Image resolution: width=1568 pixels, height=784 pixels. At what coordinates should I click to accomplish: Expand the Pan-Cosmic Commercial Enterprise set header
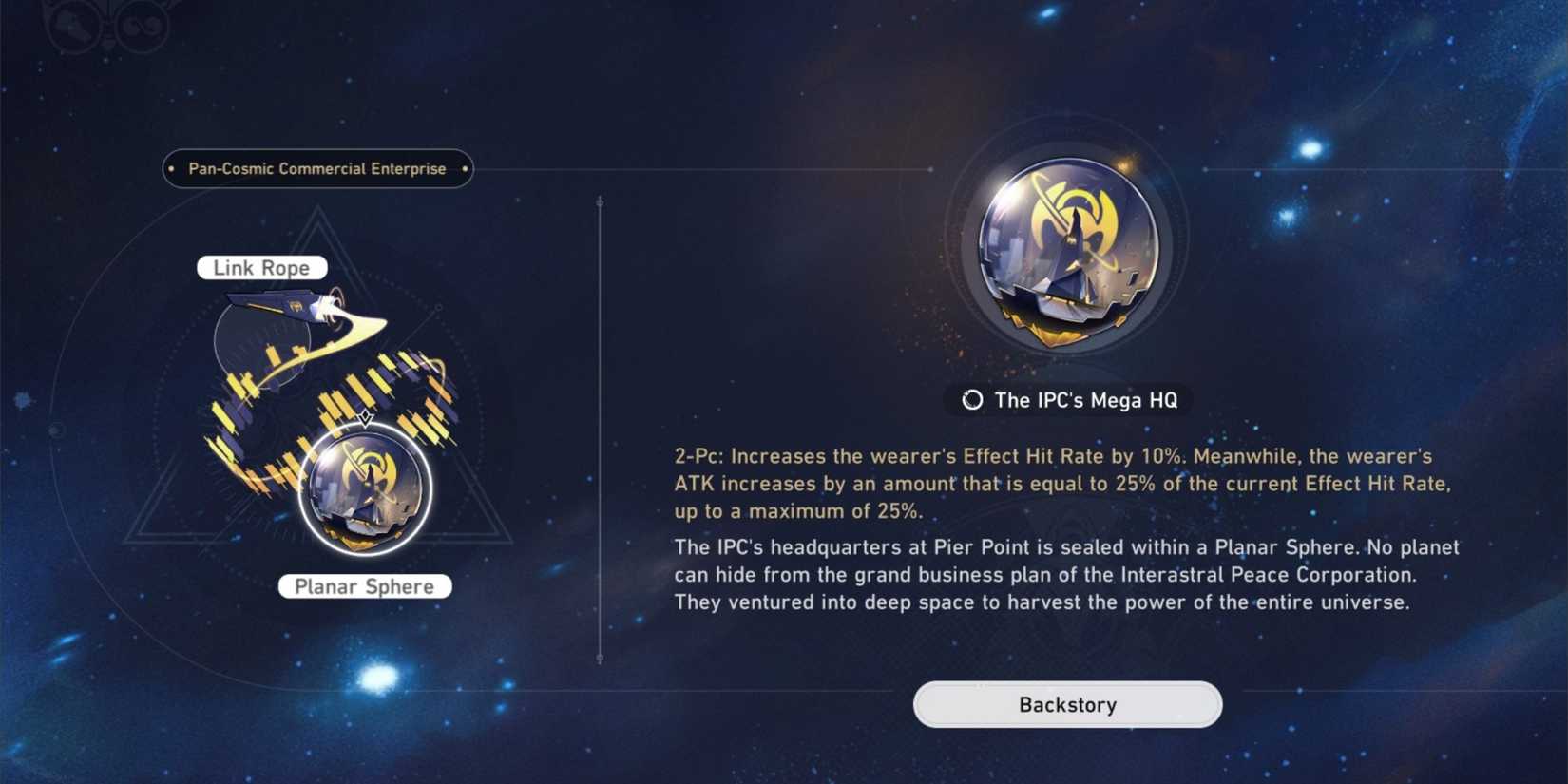[316, 168]
